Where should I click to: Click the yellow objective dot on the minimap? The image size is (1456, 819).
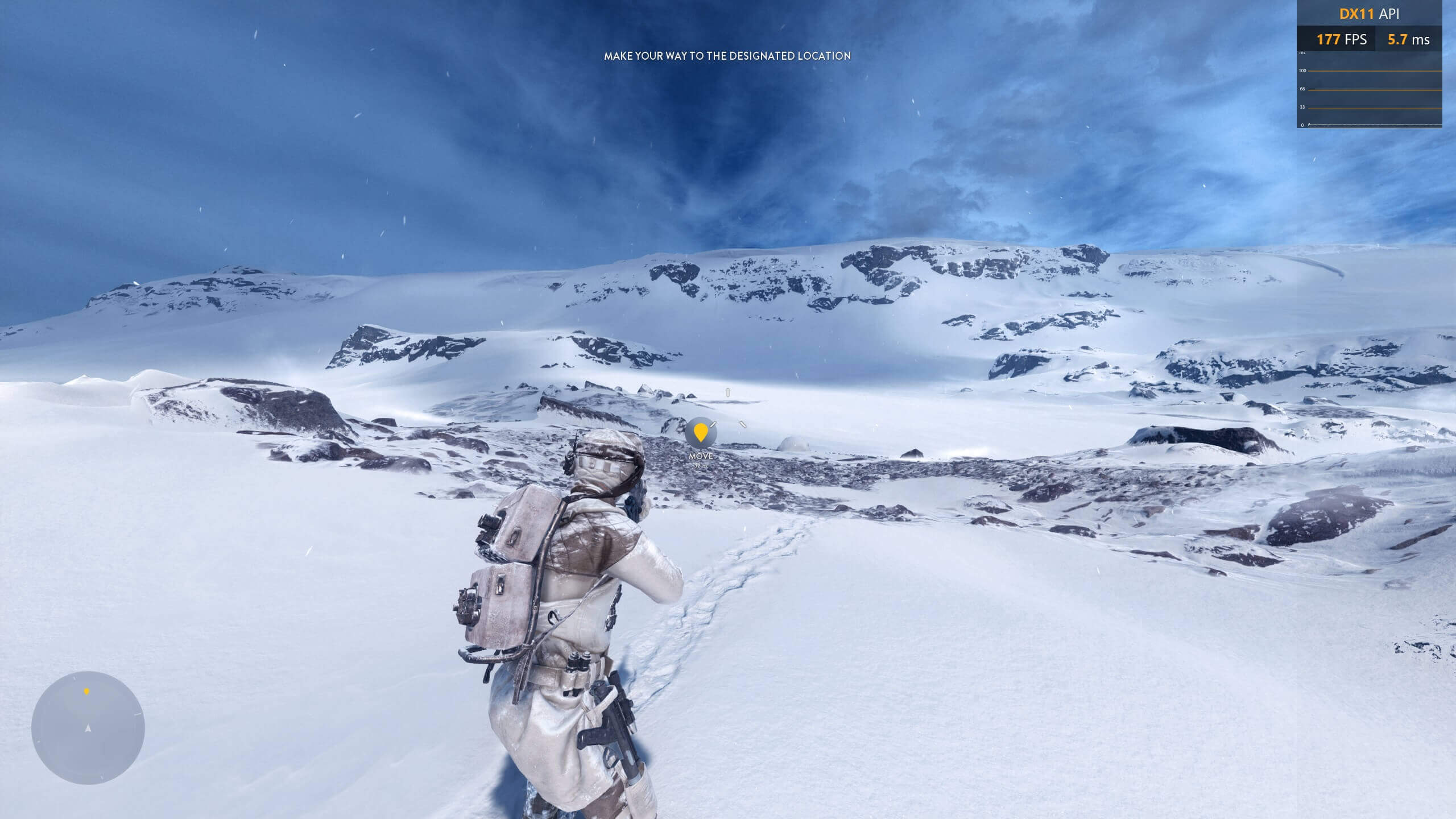pyautogui.click(x=86, y=692)
